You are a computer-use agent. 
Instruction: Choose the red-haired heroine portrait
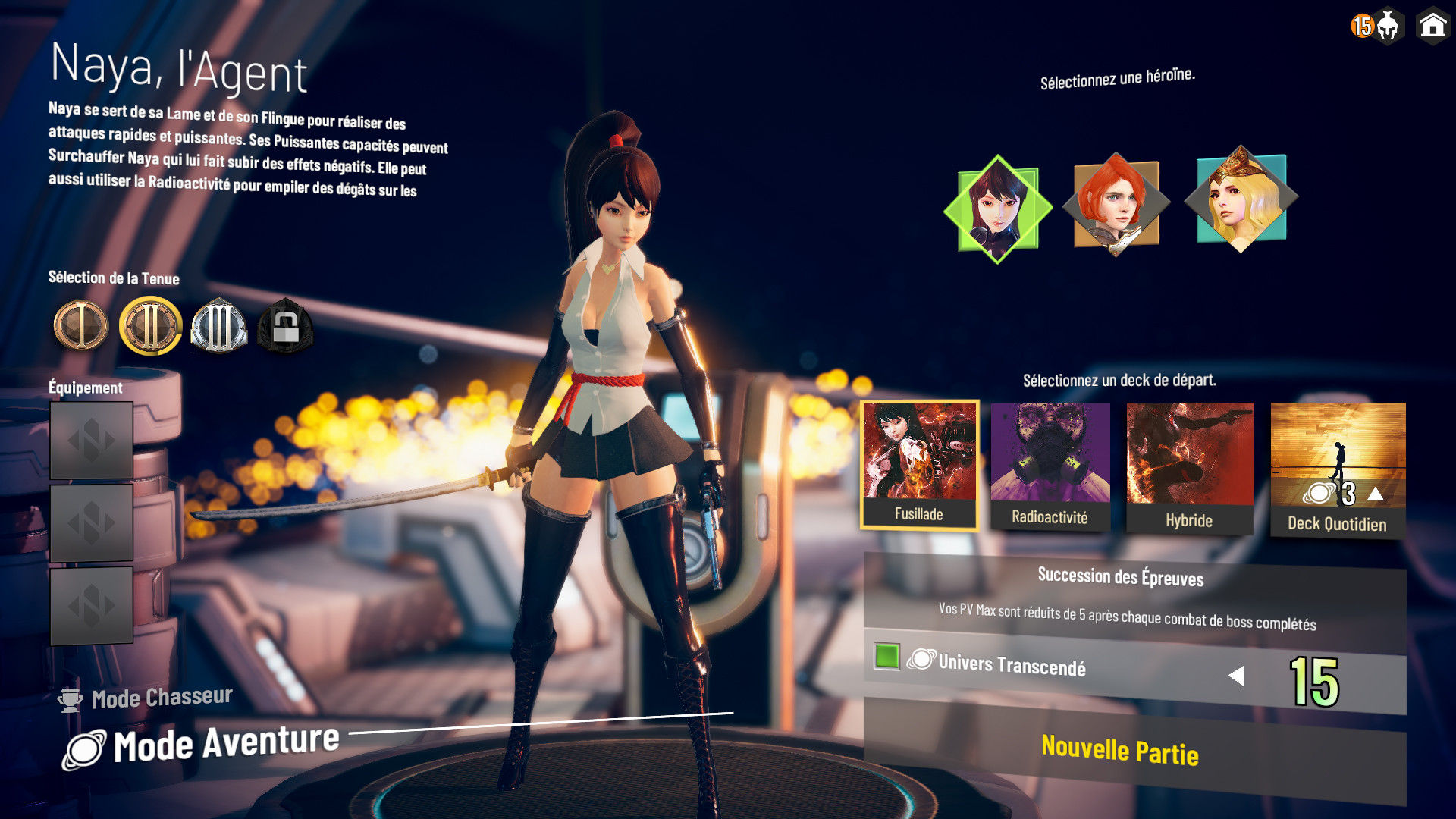pyautogui.click(x=1116, y=203)
